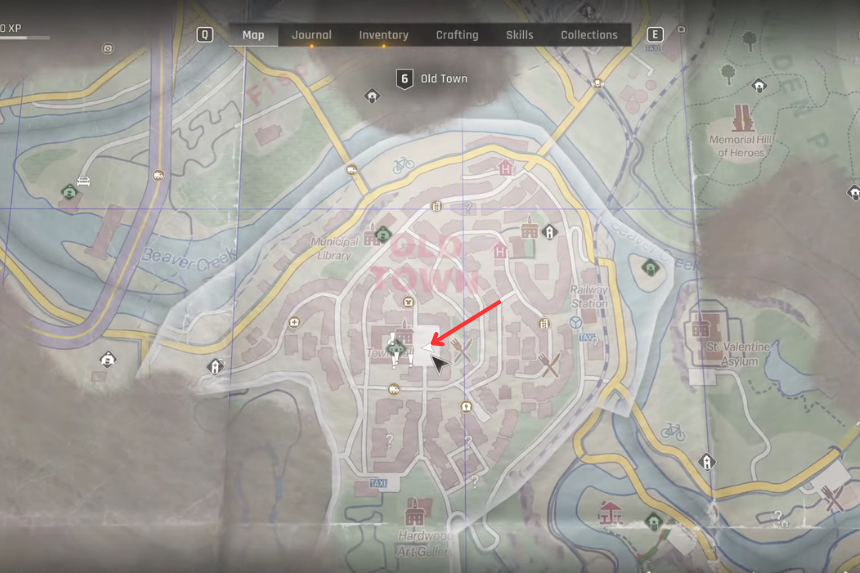Go to the Crafting tab
The image size is (860, 573).
(457, 35)
